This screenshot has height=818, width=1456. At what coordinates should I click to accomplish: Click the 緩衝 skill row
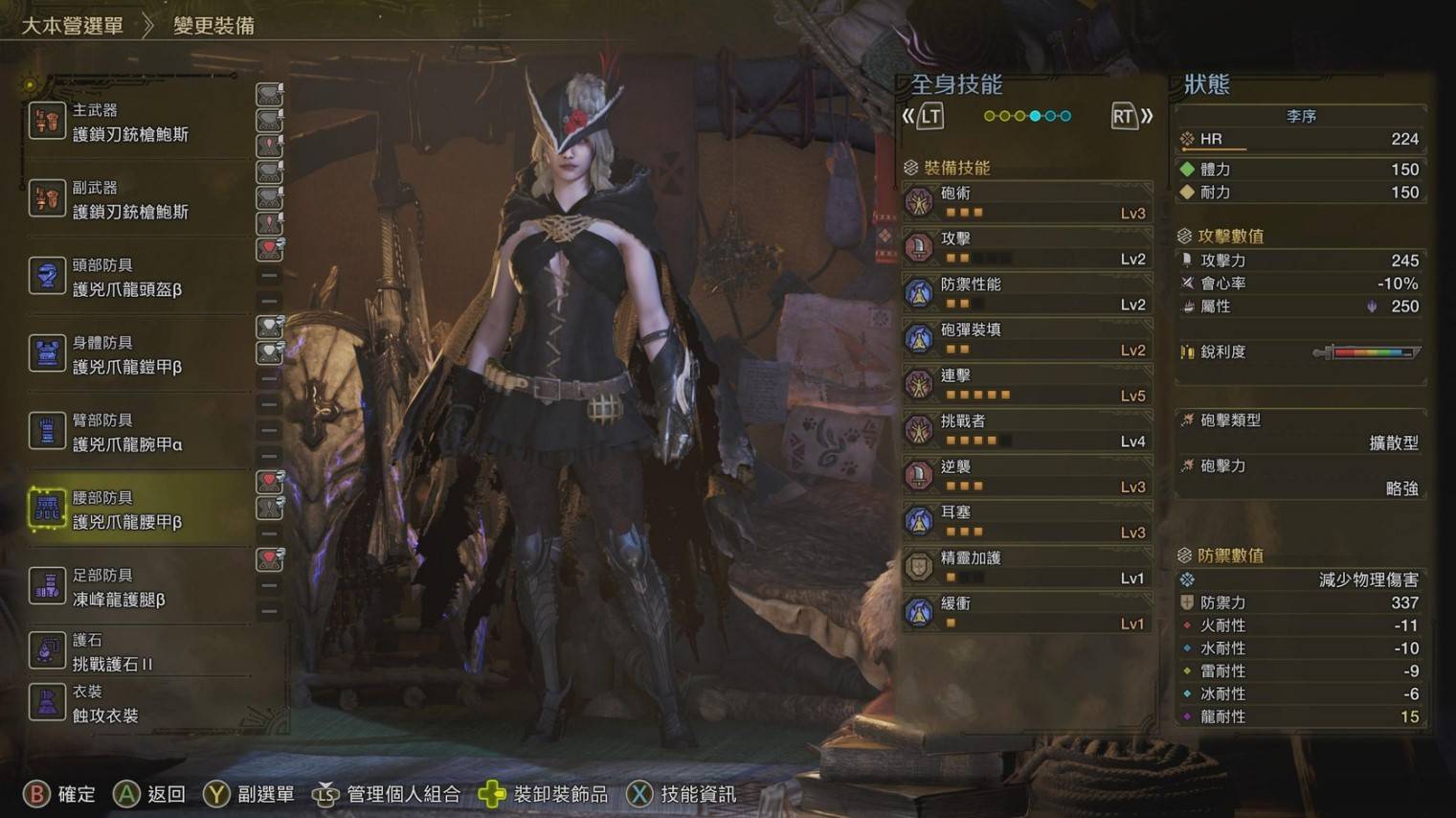pyautogui.click(x=1026, y=613)
